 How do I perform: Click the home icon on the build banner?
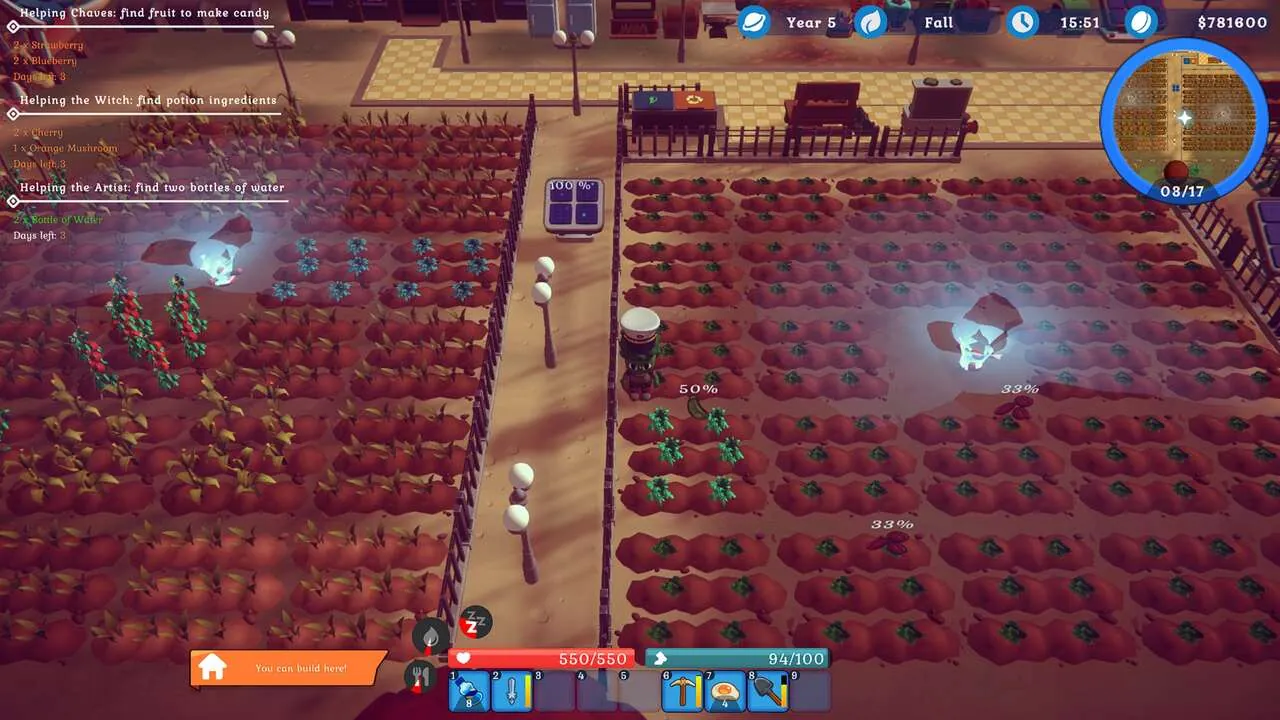click(x=212, y=667)
